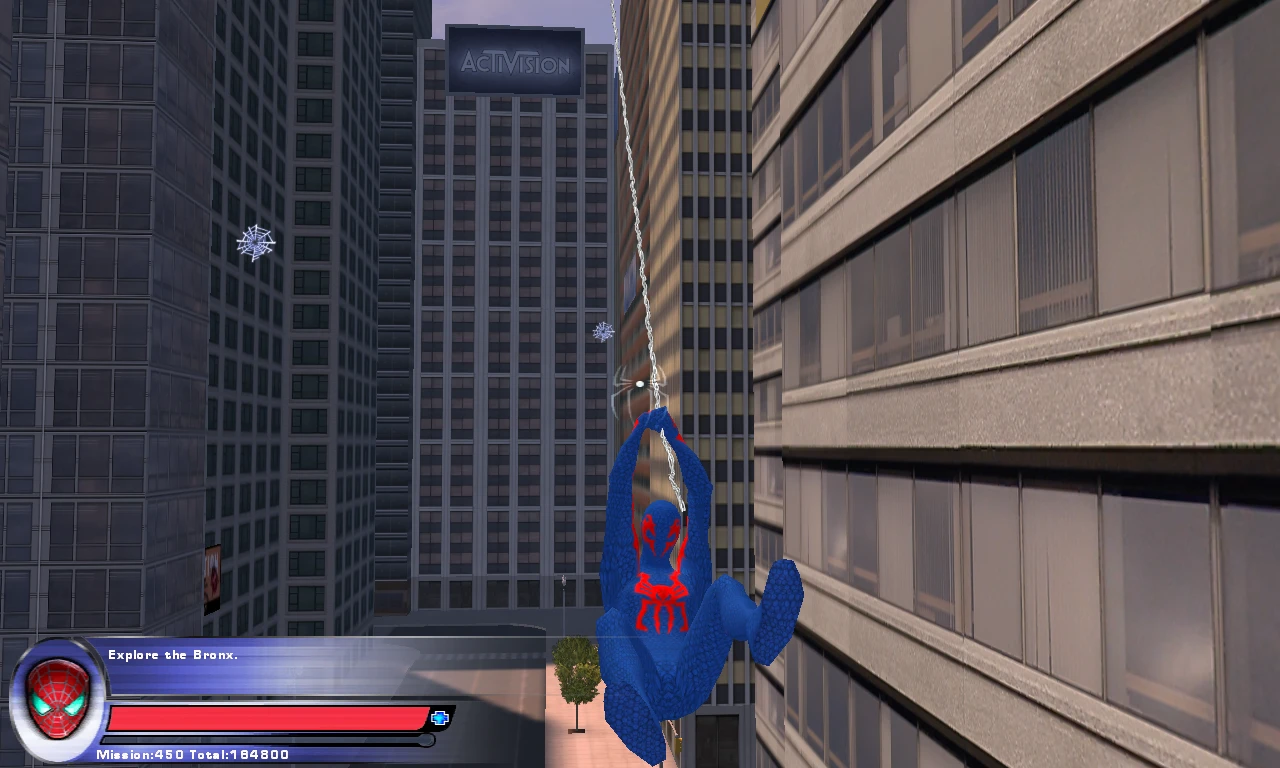Click the white webline Spider-Man hangs from
The width and height of the screenshot is (1280, 768).
pyautogui.click(x=634, y=200)
